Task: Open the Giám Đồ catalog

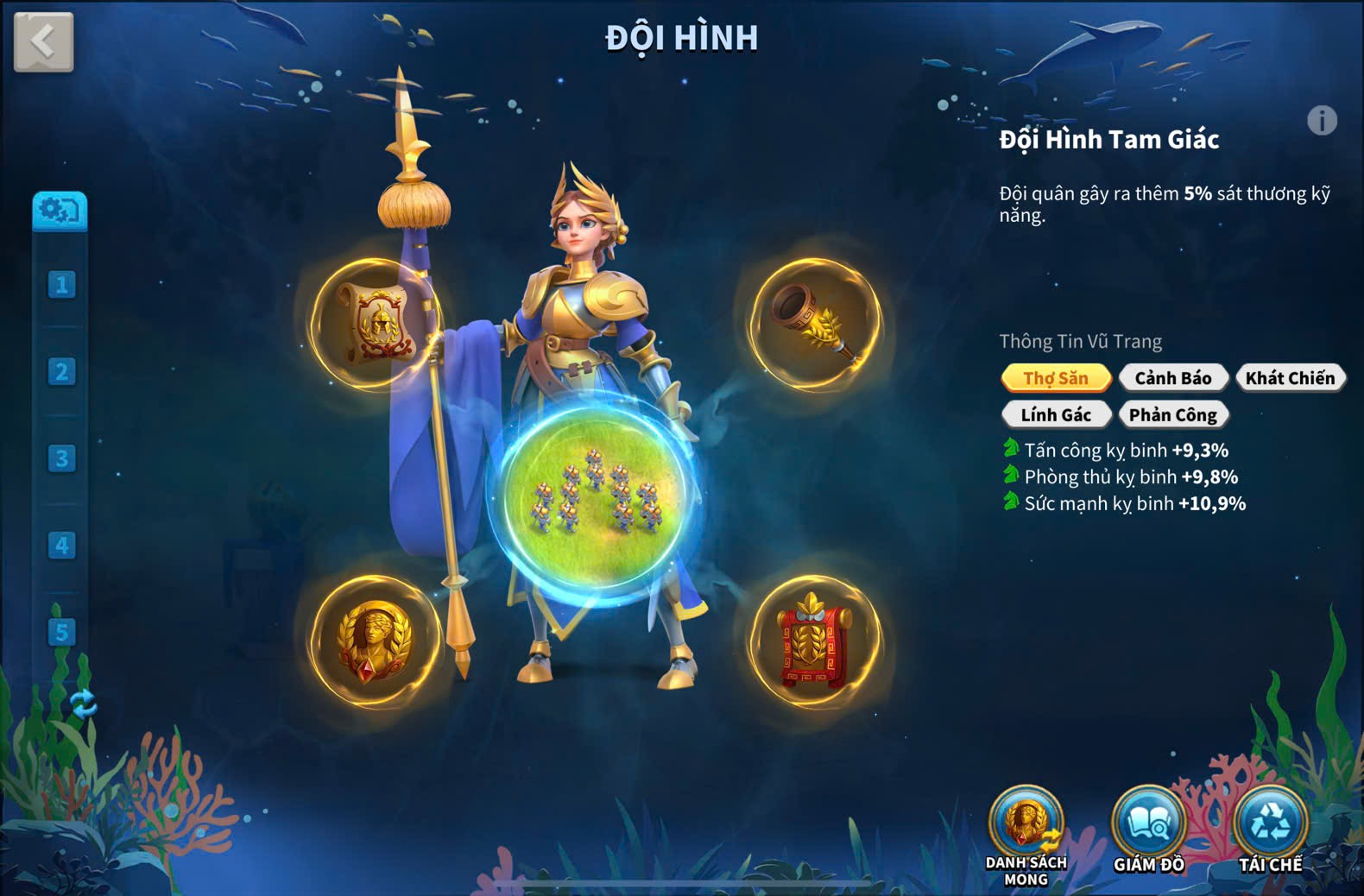Action: click(x=1148, y=826)
